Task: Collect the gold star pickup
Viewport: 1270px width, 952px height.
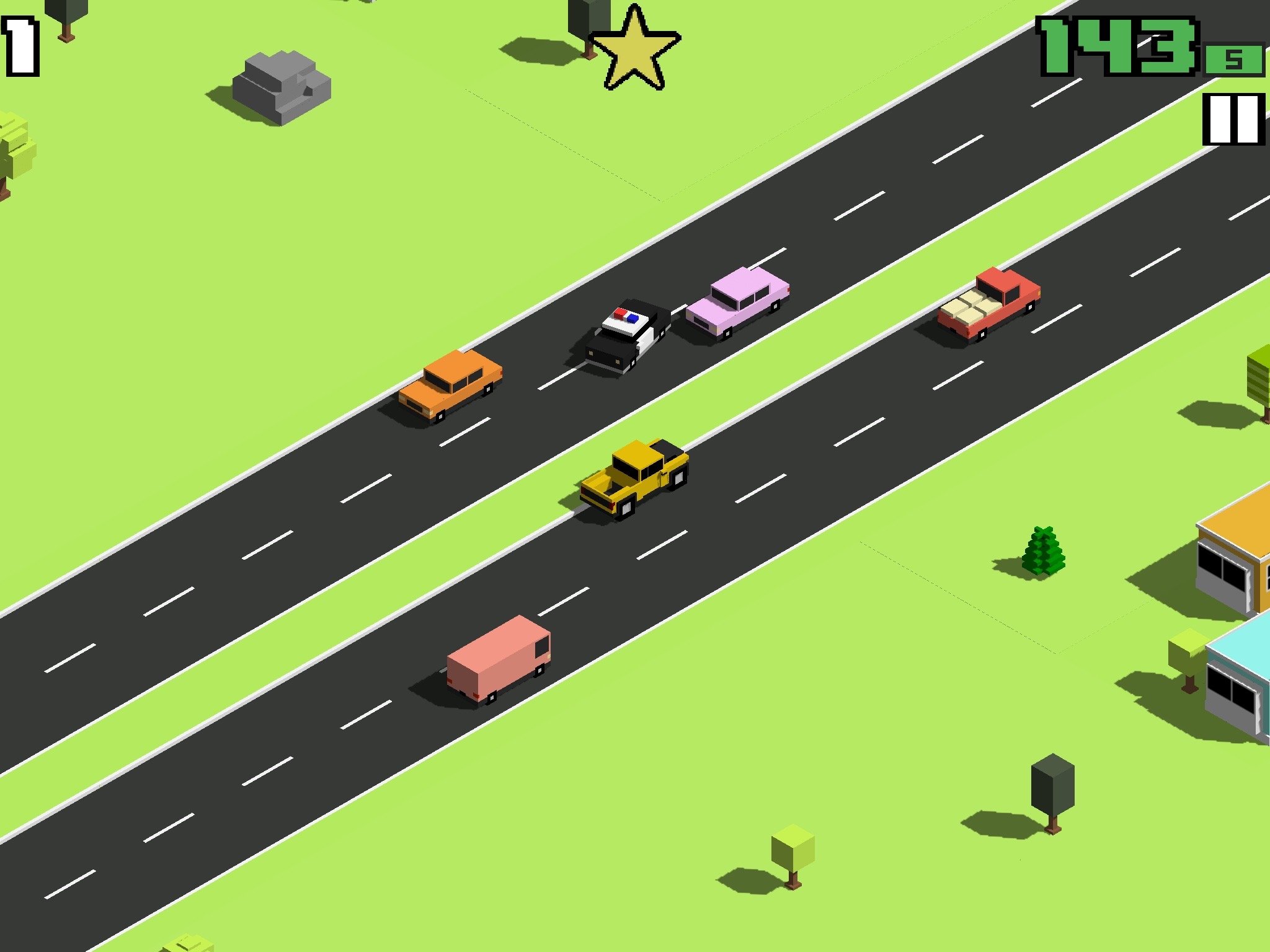Action: 636,53
